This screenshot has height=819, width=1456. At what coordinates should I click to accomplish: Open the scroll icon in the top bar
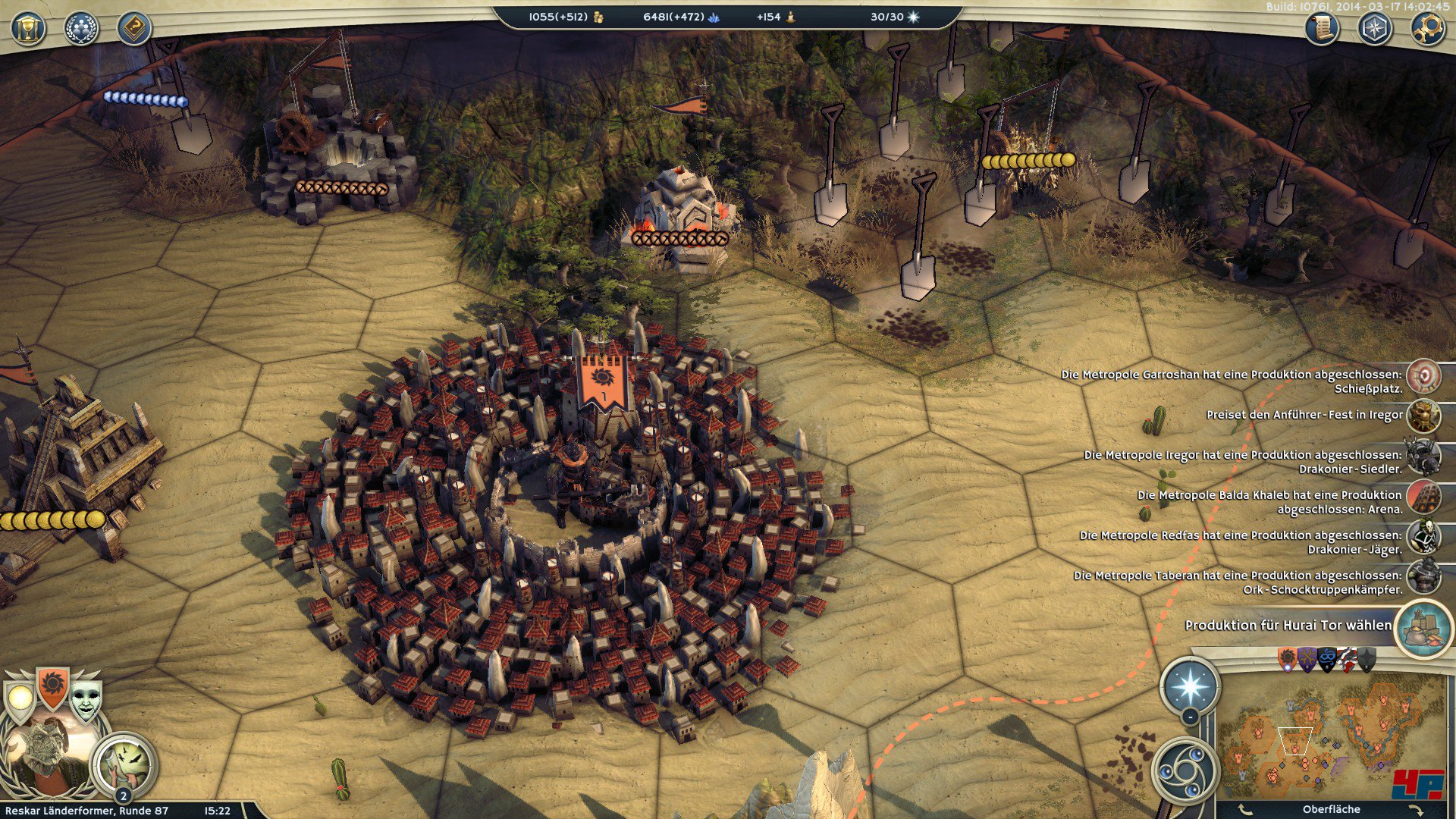click(1322, 29)
